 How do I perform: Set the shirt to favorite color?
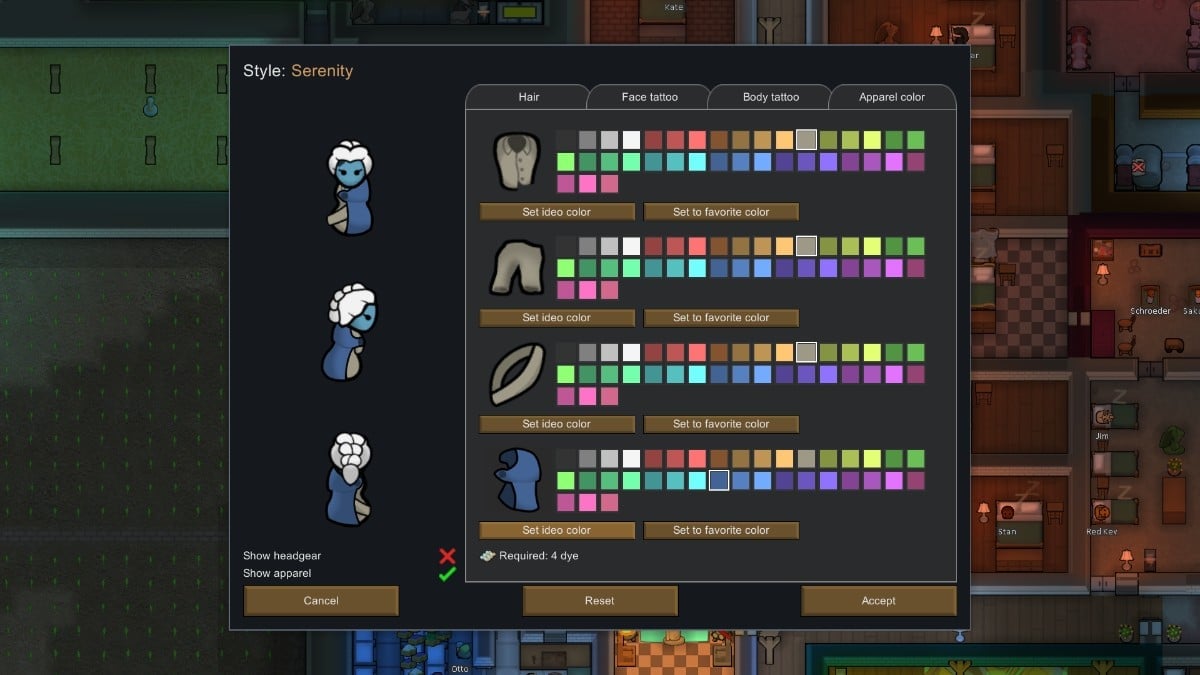(x=721, y=212)
